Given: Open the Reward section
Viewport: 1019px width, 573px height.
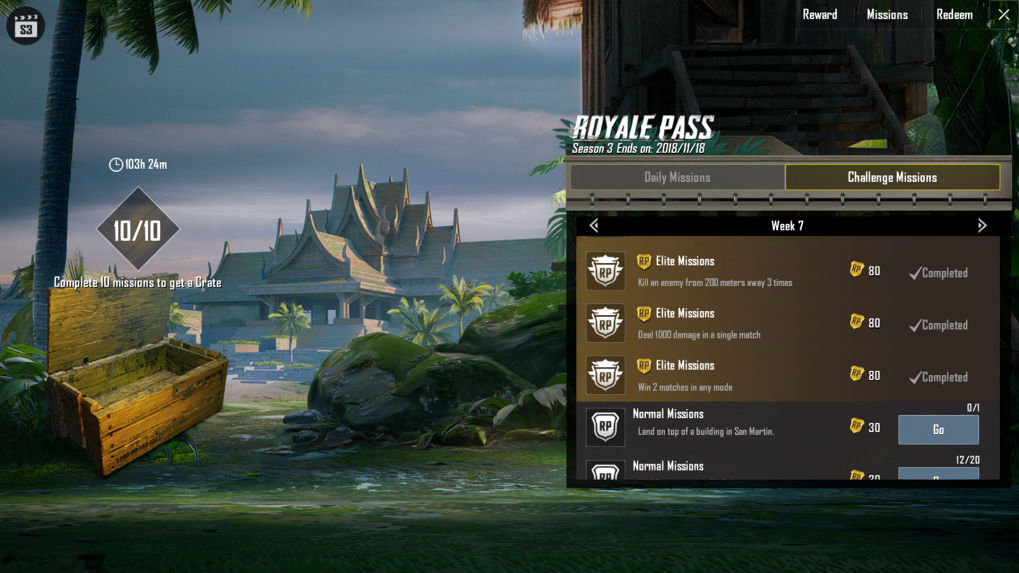Looking at the screenshot, I should [x=819, y=15].
